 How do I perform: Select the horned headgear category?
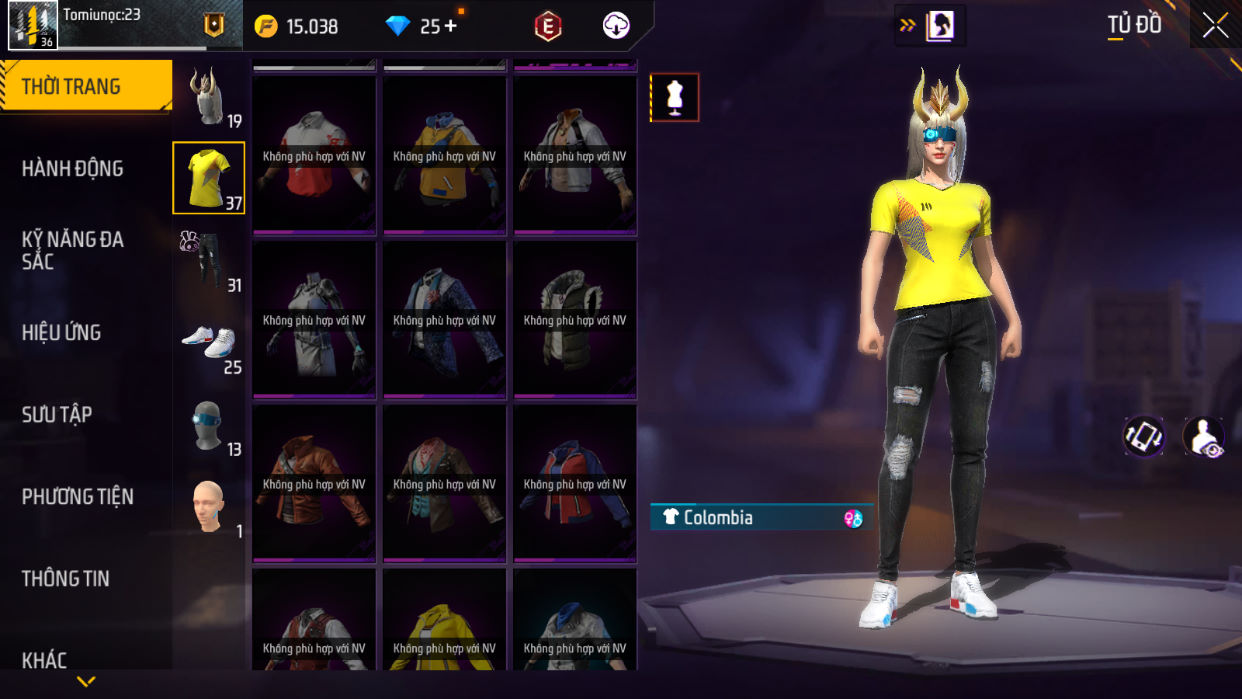(208, 97)
